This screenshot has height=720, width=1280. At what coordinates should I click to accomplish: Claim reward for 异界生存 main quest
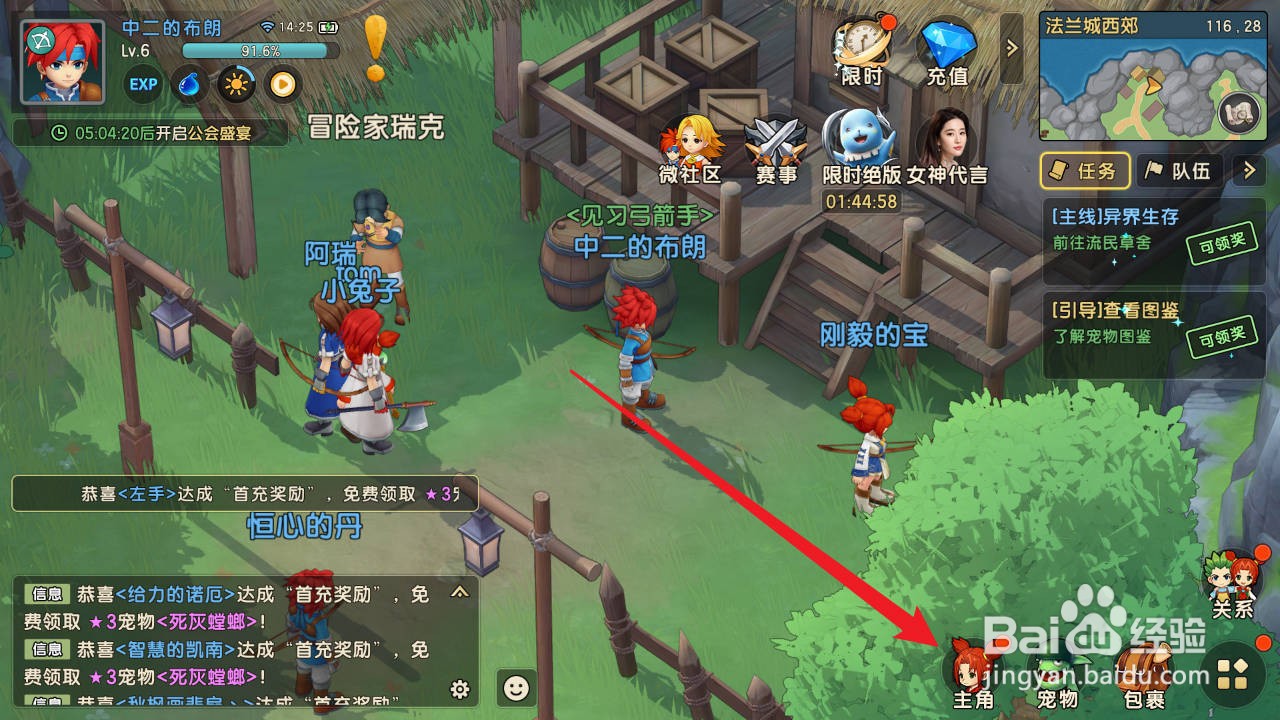pyautogui.click(x=1222, y=244)
